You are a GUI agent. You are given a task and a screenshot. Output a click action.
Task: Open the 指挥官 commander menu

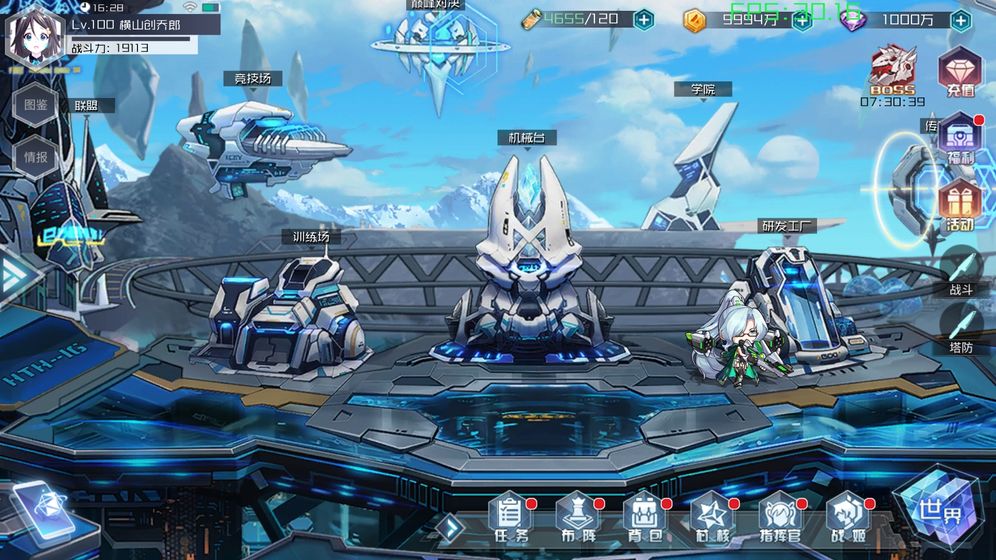[x=780, y=516]
